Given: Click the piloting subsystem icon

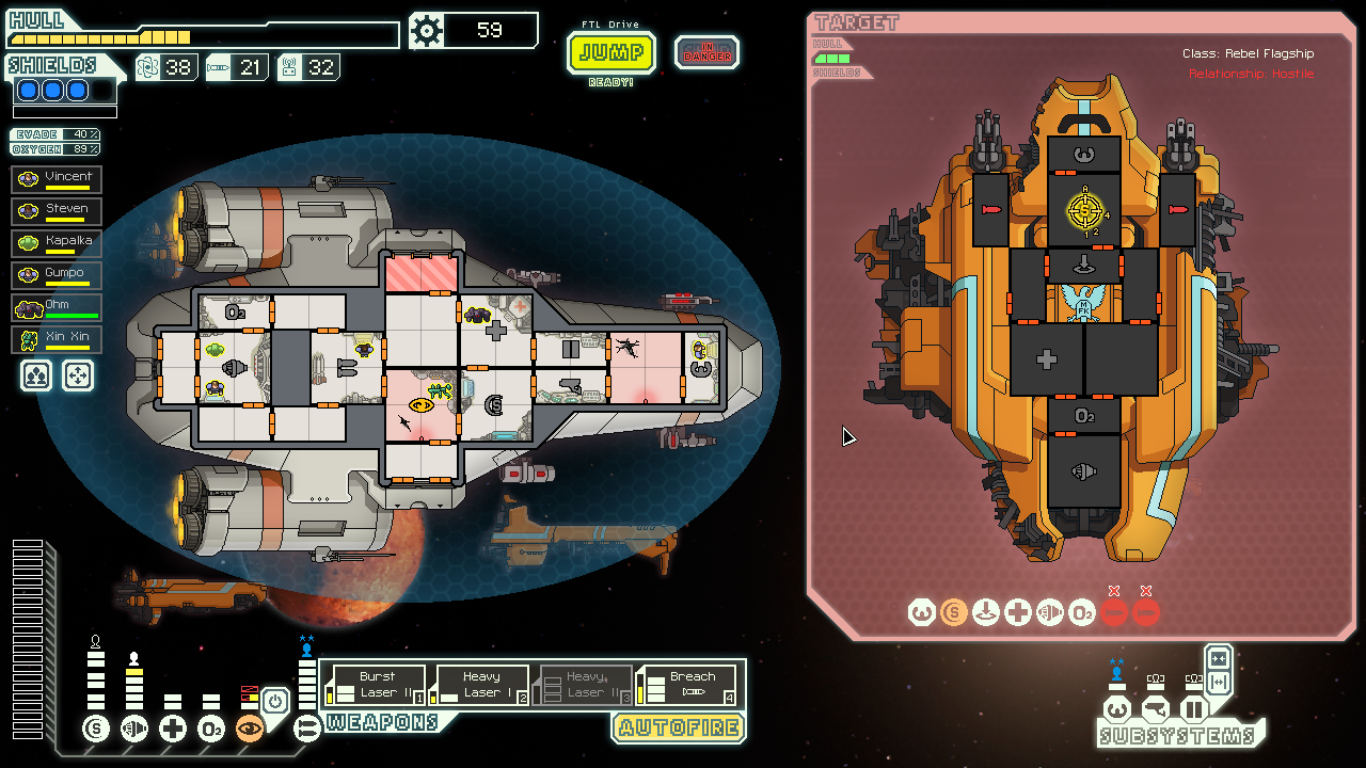Looking at the screenshot, I should tap(1117, 710).
